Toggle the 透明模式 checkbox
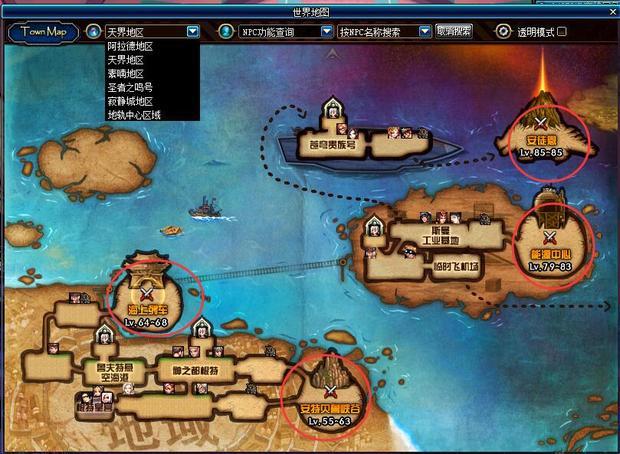620x454 pixels. click(x=561, y=32)
